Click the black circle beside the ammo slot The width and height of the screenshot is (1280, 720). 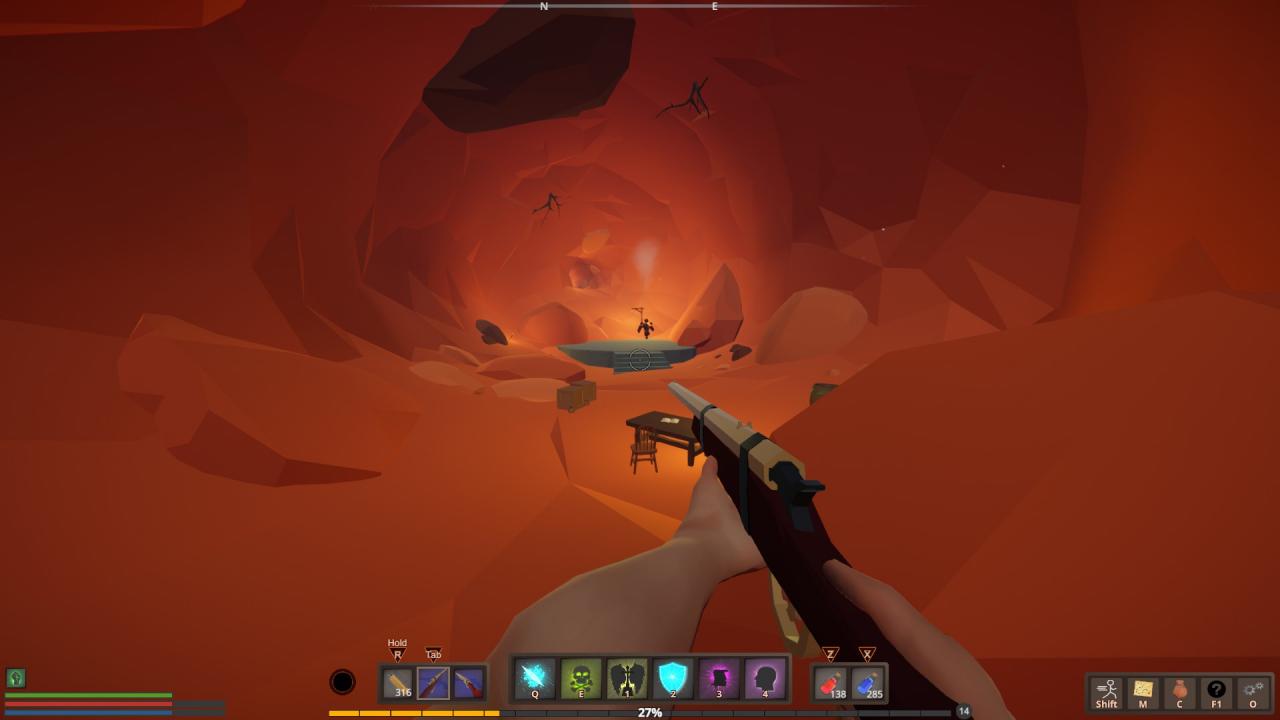(x=342, y=682)
